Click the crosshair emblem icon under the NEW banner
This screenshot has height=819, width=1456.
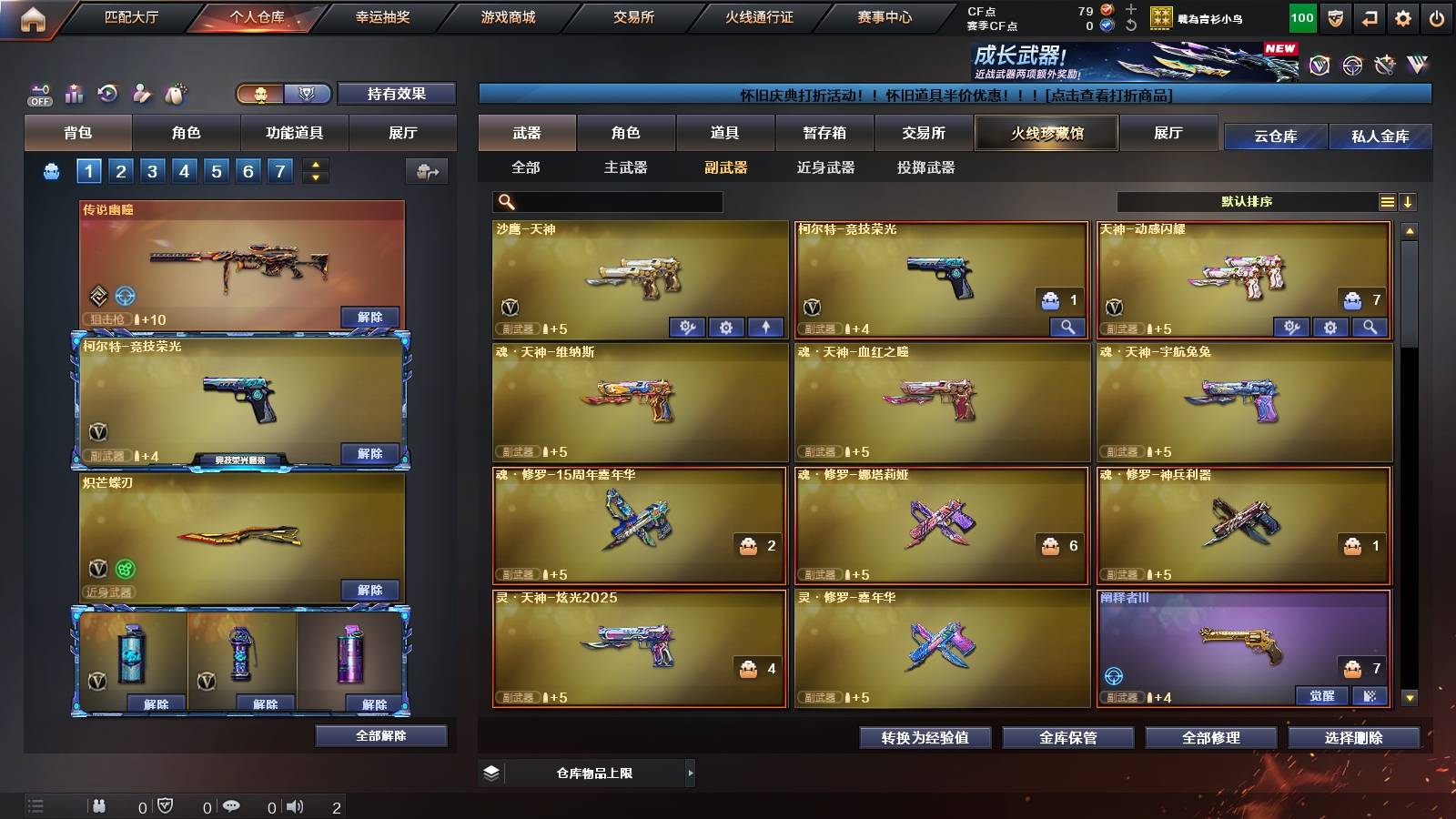tap(1354, 65)
